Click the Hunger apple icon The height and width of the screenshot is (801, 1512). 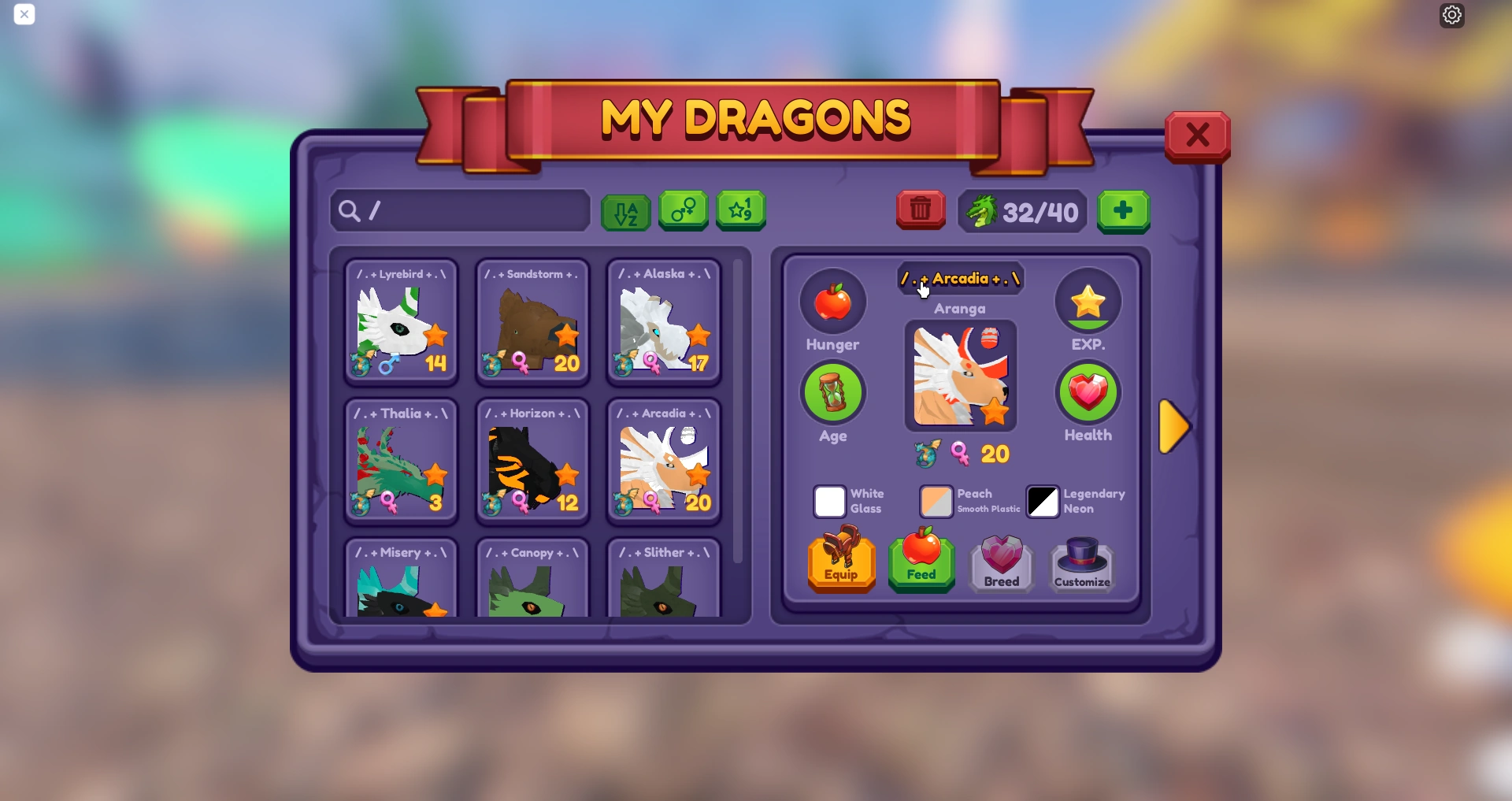click(x=833, y=302)
